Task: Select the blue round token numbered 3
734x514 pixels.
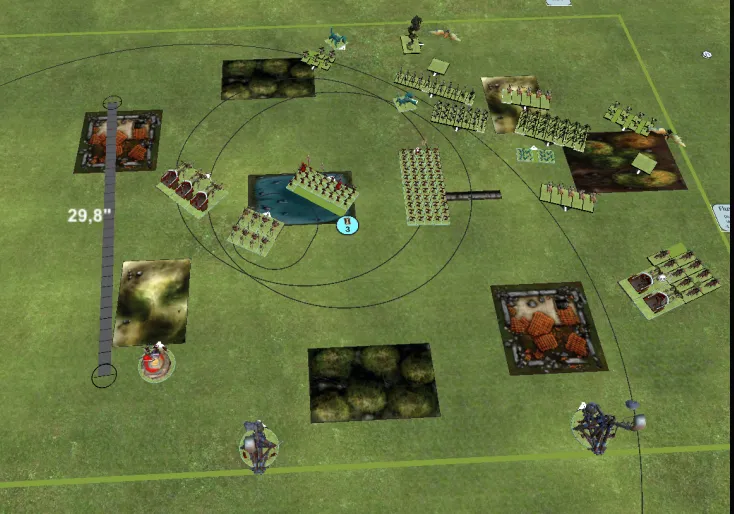Action: tap(347, 225)
